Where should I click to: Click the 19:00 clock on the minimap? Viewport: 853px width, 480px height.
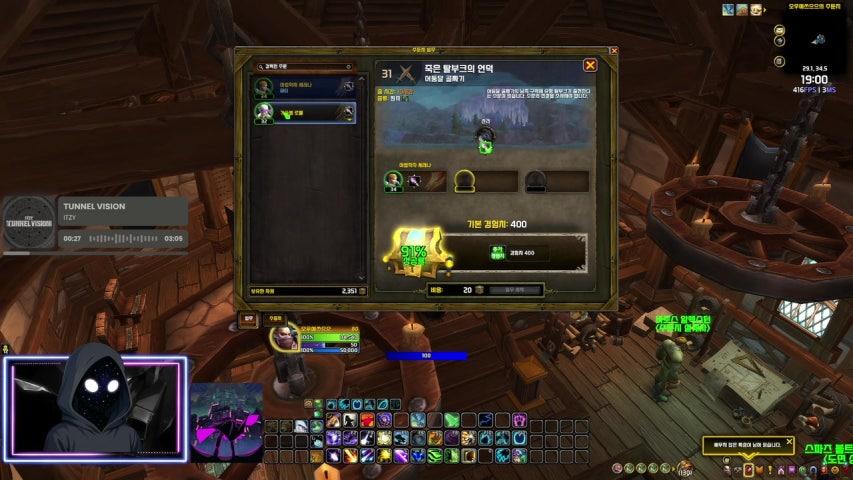coord(814,79)
